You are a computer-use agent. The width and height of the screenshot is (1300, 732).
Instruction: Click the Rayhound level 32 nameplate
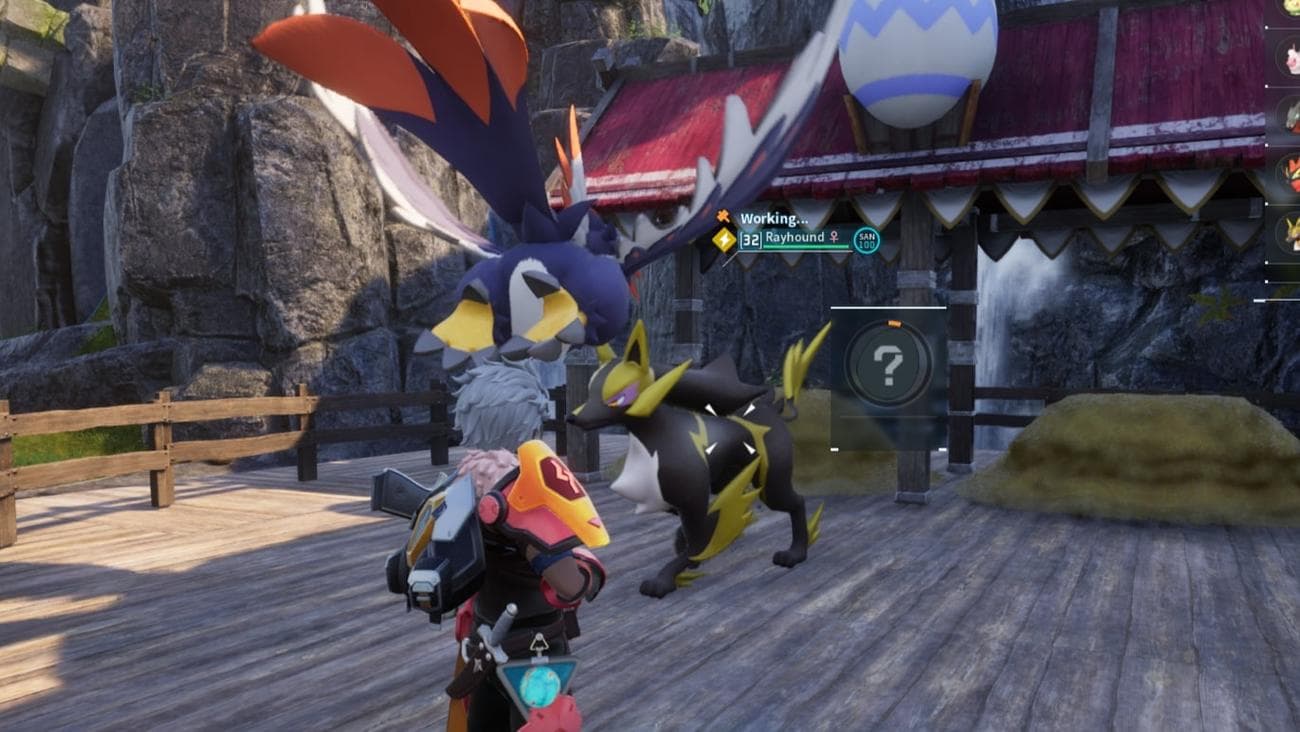(x=798, y=239)
